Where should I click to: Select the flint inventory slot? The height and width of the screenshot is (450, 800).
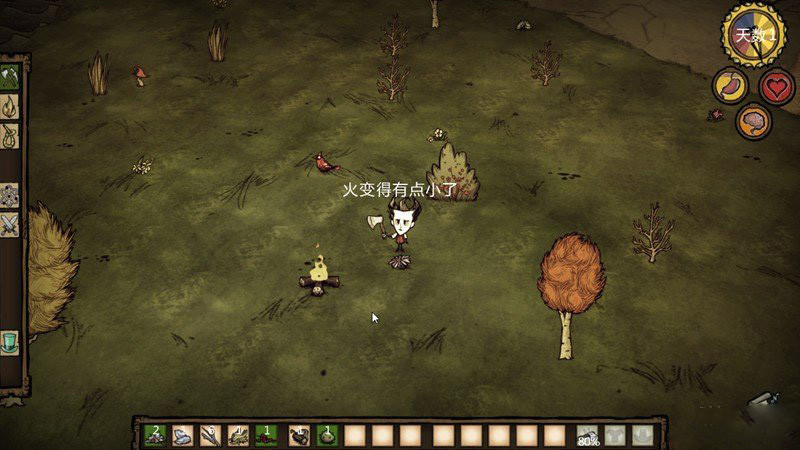[183, 435]
